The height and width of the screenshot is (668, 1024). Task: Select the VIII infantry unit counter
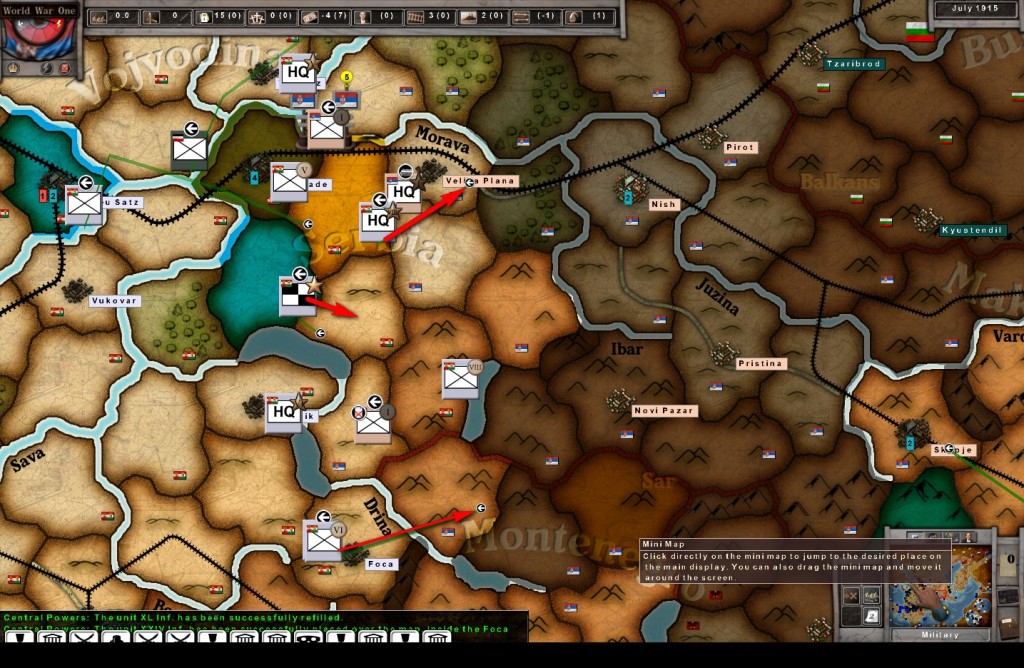click(x=461, y=379)
